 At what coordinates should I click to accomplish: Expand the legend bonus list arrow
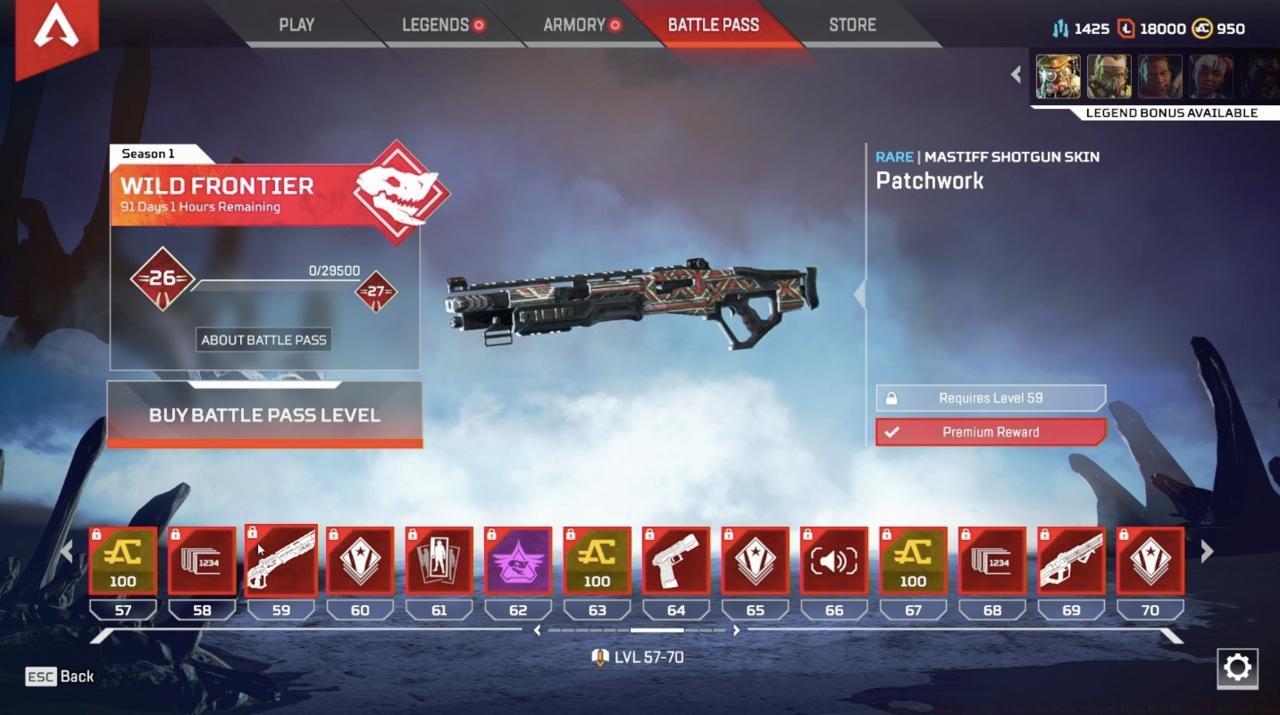(x=1016, y=75)
